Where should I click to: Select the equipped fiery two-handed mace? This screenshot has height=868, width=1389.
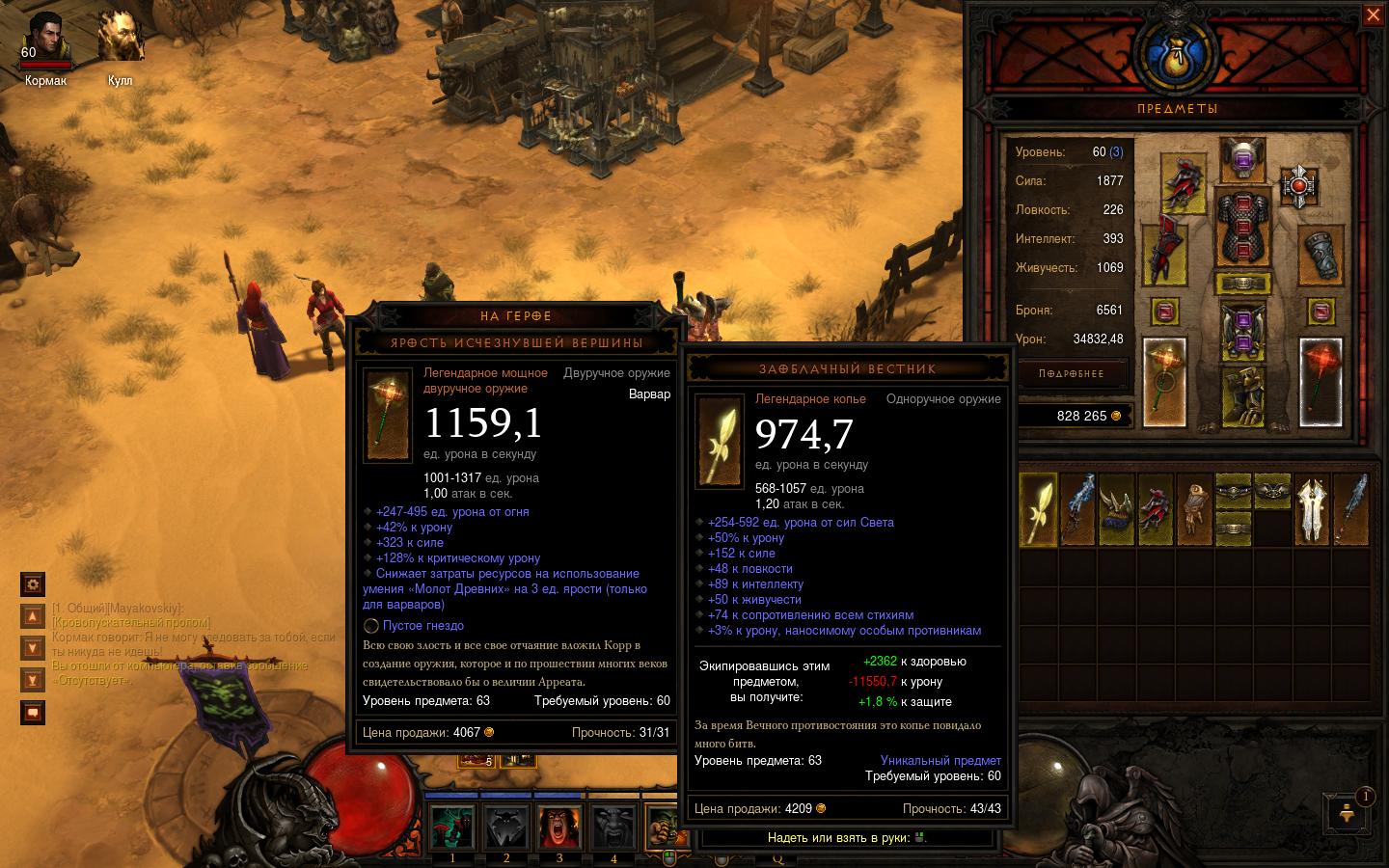(1164, 382)
